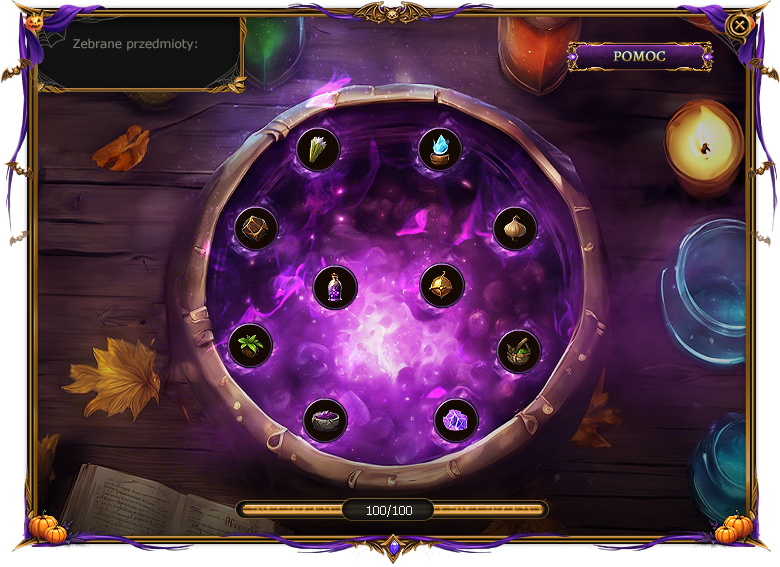Collect the purple amethyst crystal
This screenshot has height=567, width=780.
[456, 420]
